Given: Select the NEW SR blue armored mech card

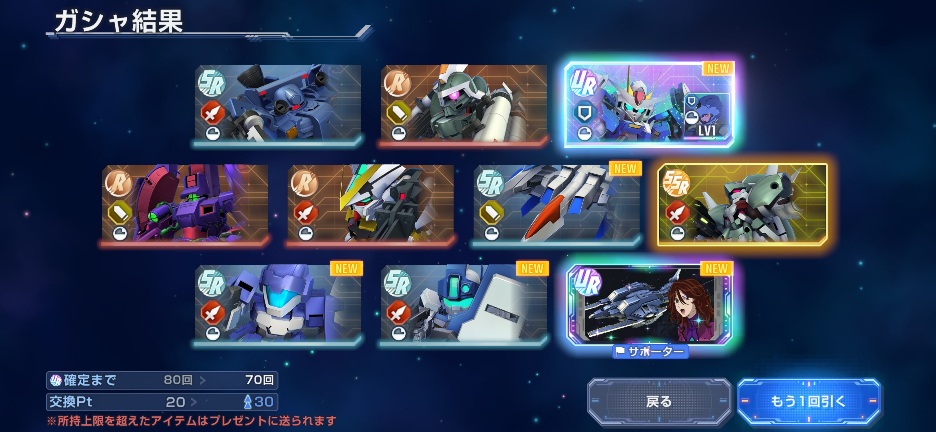Looking at the screenshot, I should tap(278, 304).
